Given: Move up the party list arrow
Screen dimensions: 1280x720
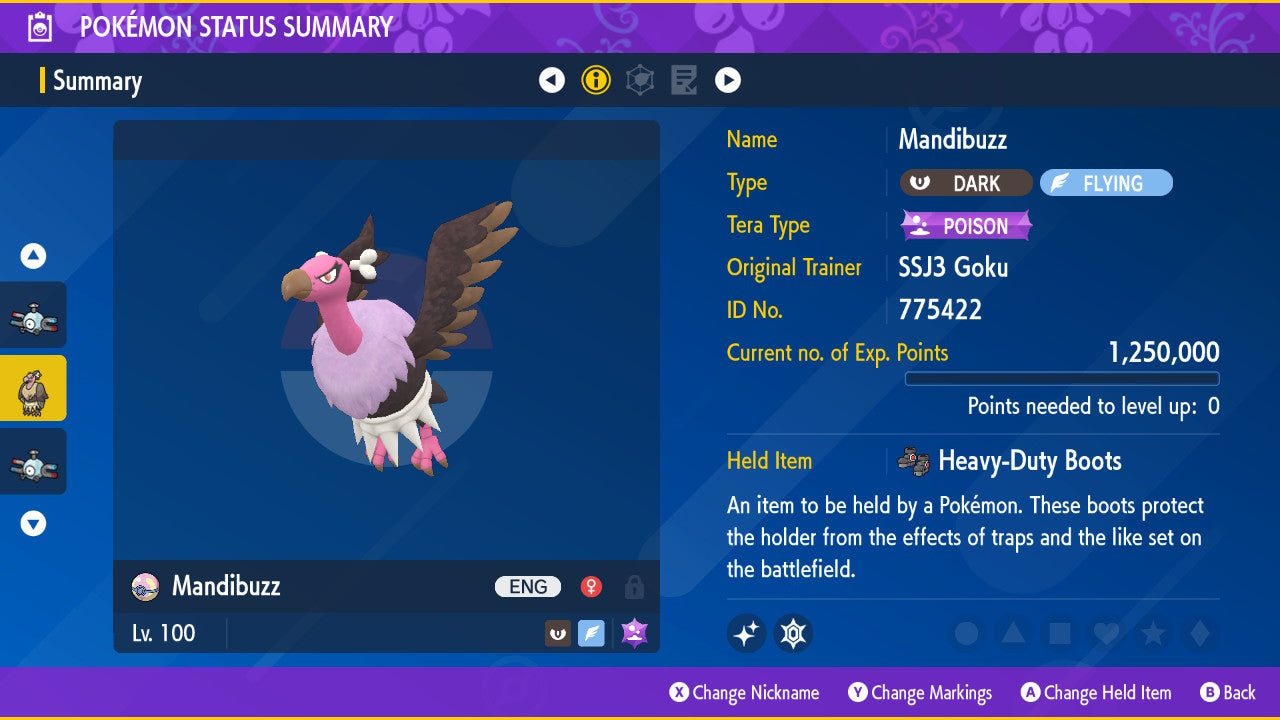Looking at the screenshot, I should 33,256.
